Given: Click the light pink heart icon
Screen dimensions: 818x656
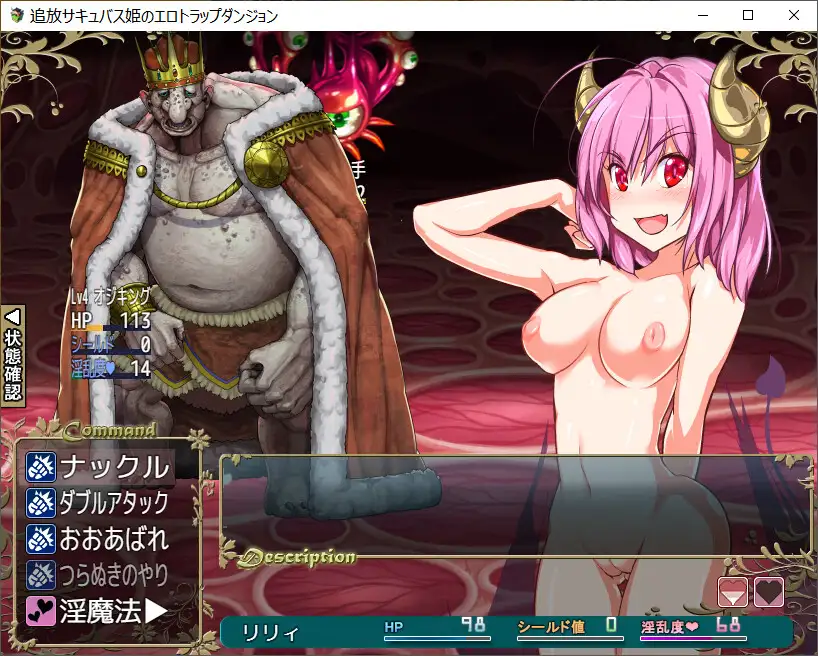Looking at the screenshot, I should 733,592.
